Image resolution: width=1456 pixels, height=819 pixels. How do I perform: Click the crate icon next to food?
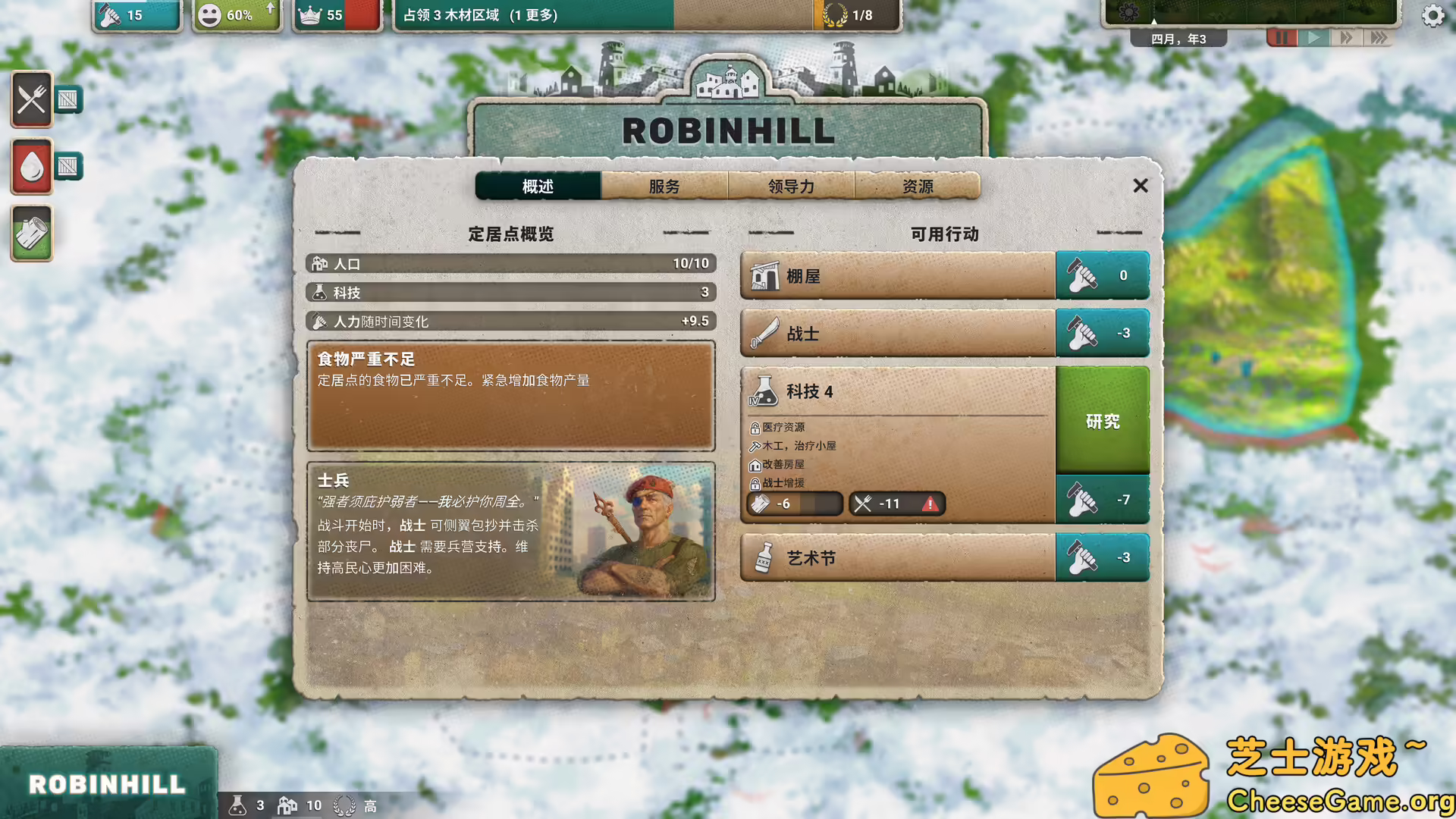tap(69, 99)
